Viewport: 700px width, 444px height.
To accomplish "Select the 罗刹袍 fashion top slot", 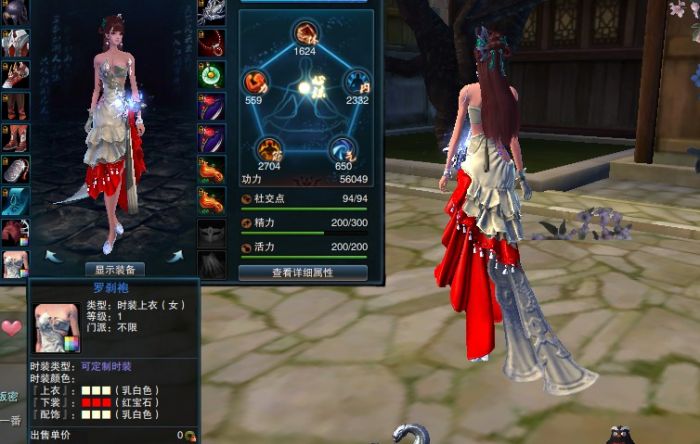I will (14, 264).
